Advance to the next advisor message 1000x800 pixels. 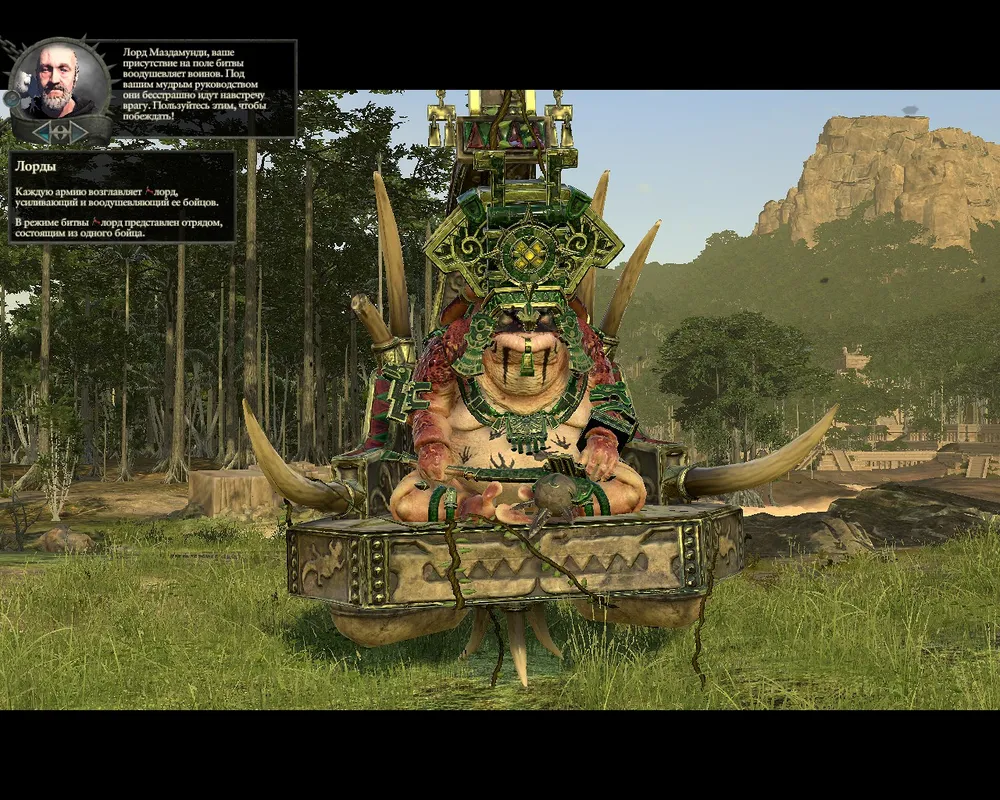point(79,132)
